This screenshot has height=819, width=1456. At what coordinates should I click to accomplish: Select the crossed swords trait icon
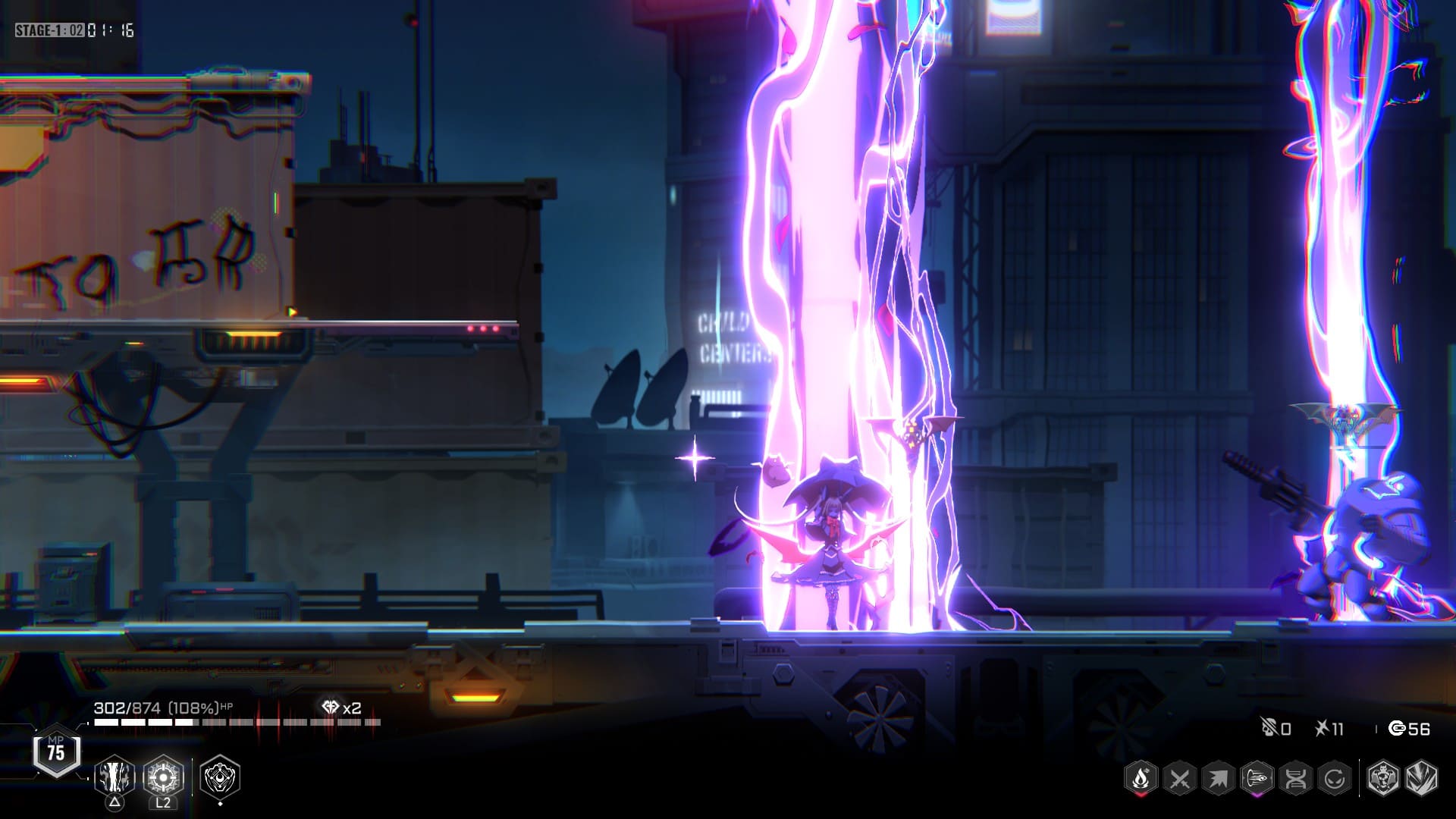point(1179,778)
